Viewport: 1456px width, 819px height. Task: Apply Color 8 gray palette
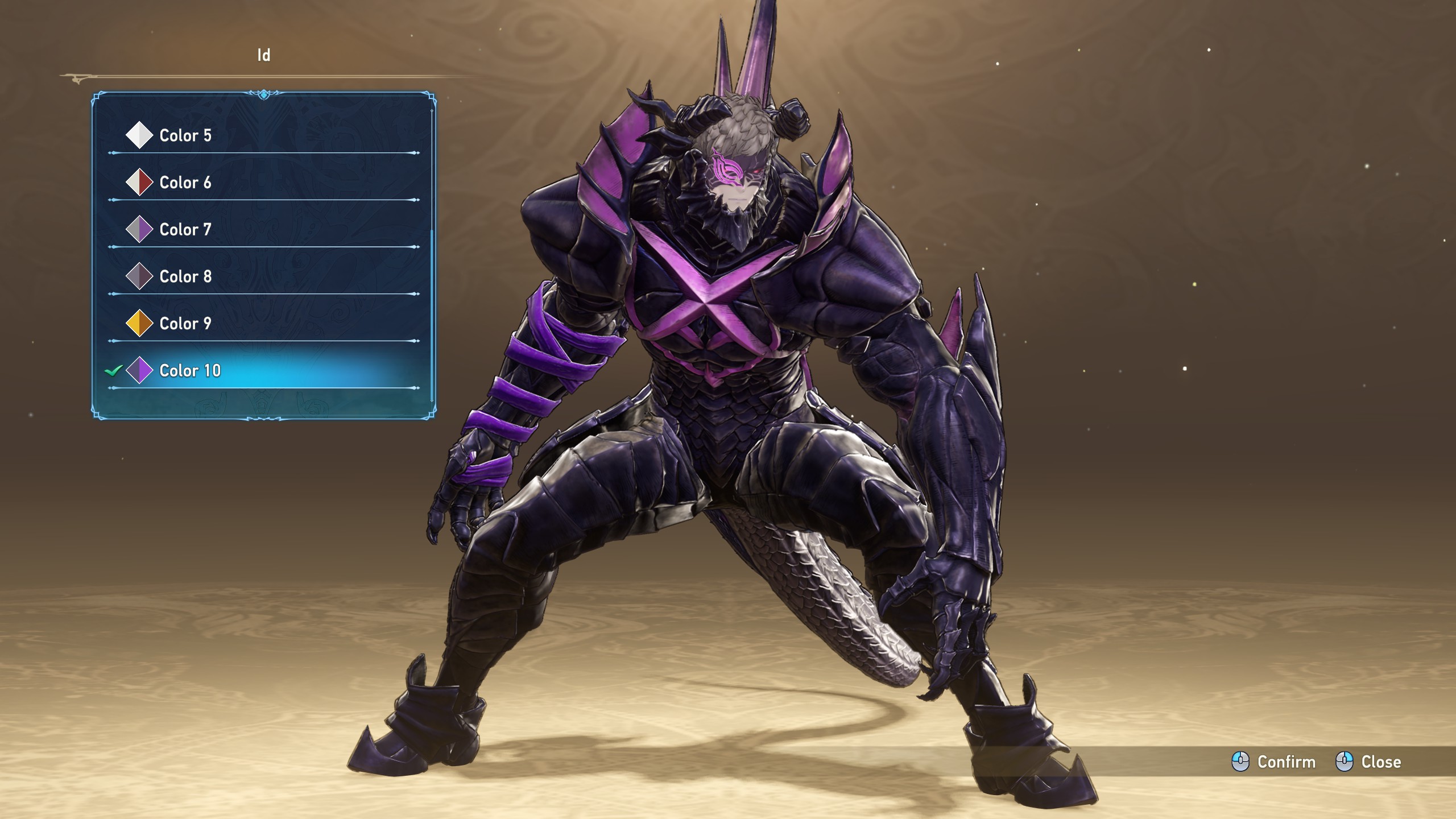click(185, 276)
